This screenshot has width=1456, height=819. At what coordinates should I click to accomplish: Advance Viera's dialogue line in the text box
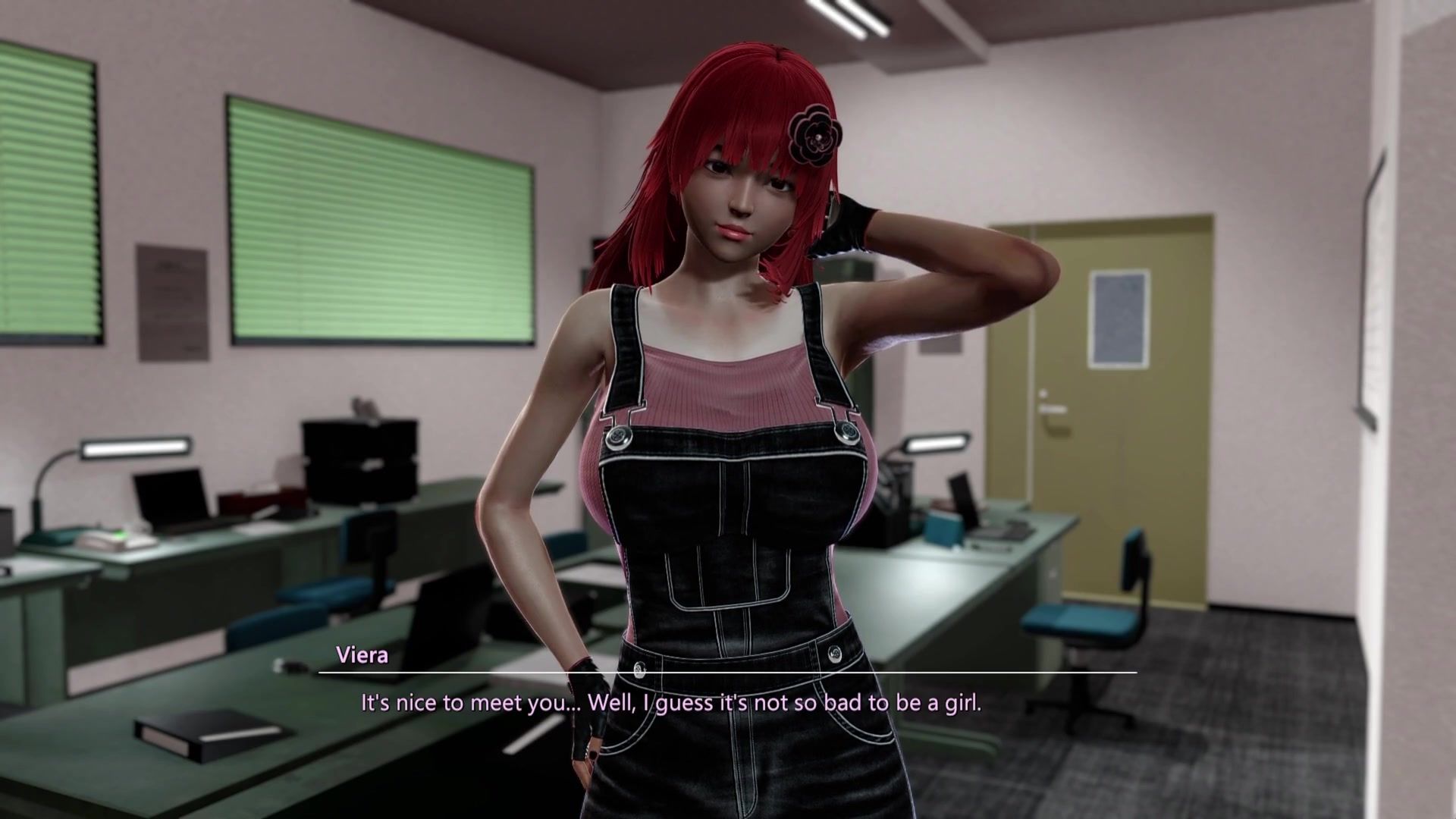670,703
